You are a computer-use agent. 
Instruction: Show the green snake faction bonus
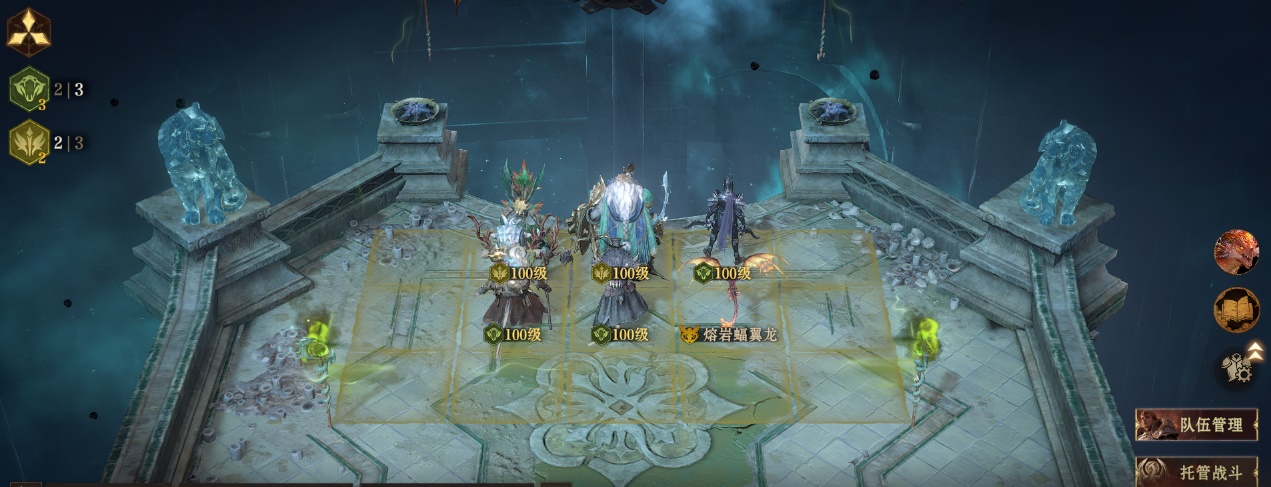(29, 89)
